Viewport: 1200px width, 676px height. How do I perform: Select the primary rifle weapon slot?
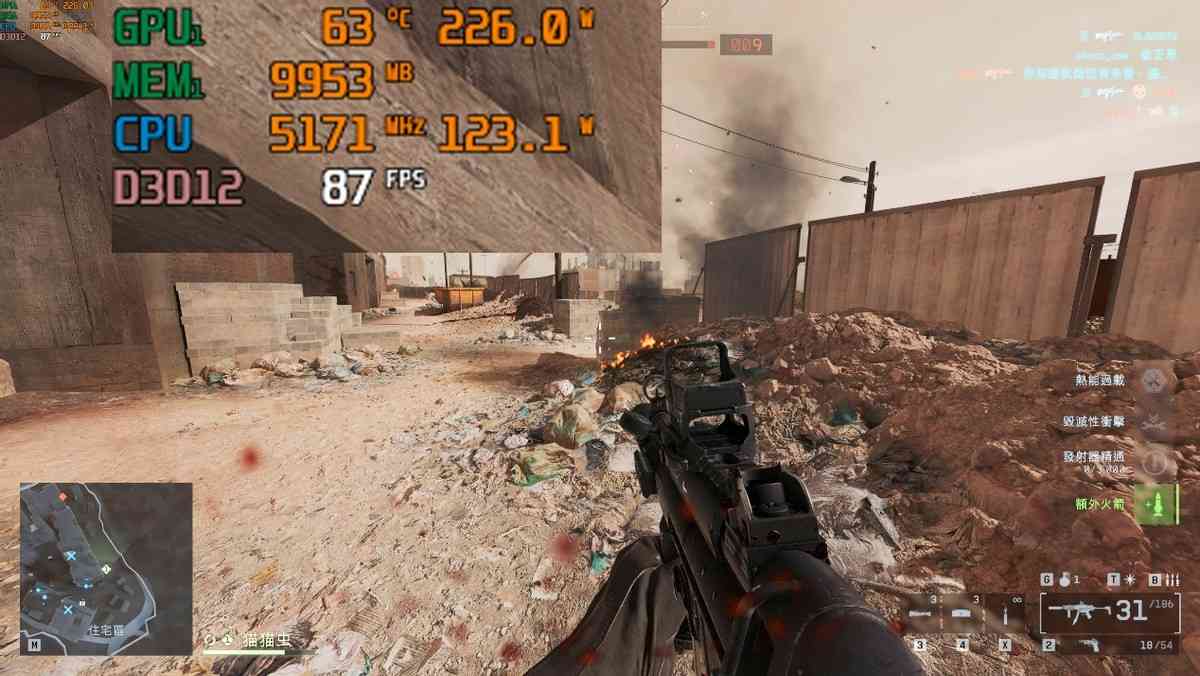tap(1102, 611)
